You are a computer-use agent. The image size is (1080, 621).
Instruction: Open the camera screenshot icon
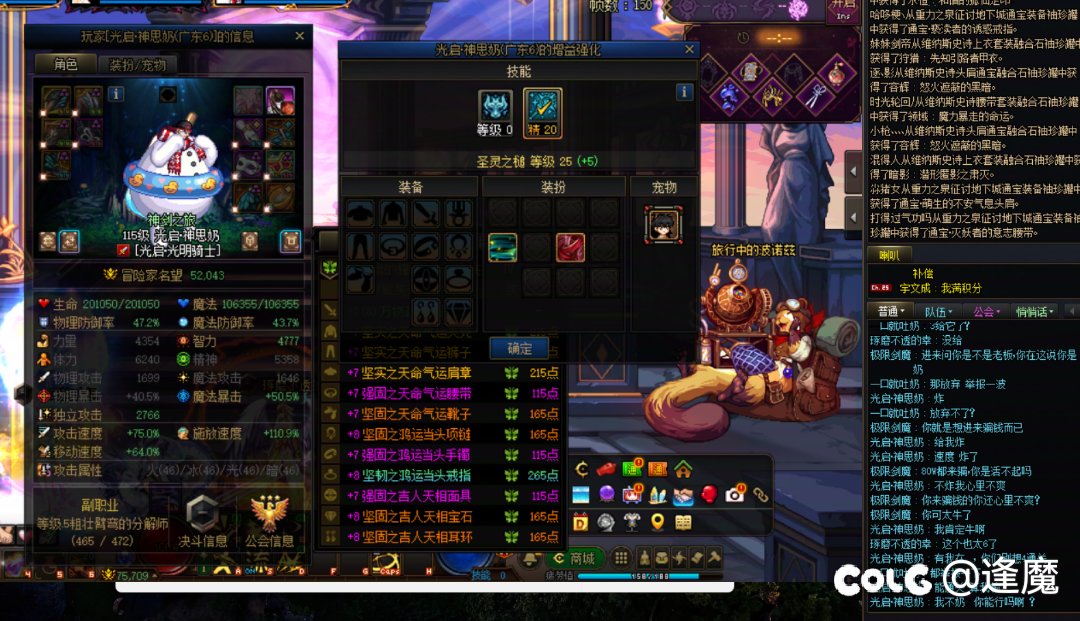[x=735, y=494]
